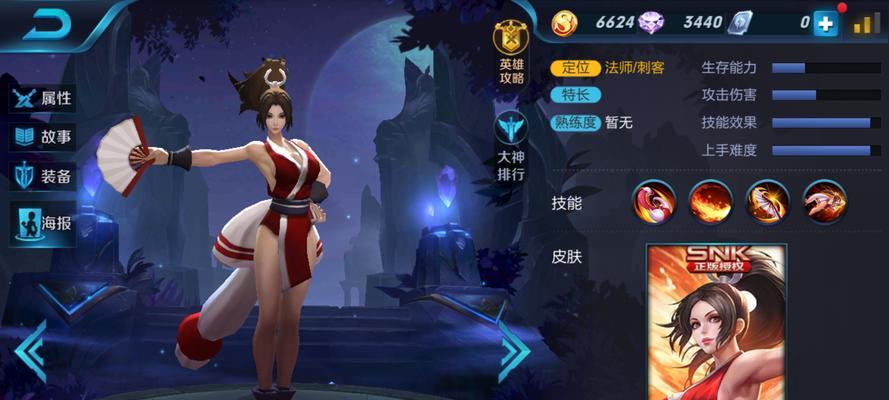Show the 装备 equipment tab
The width and height of the screenshot is (889, 400).
coord(43,177)
